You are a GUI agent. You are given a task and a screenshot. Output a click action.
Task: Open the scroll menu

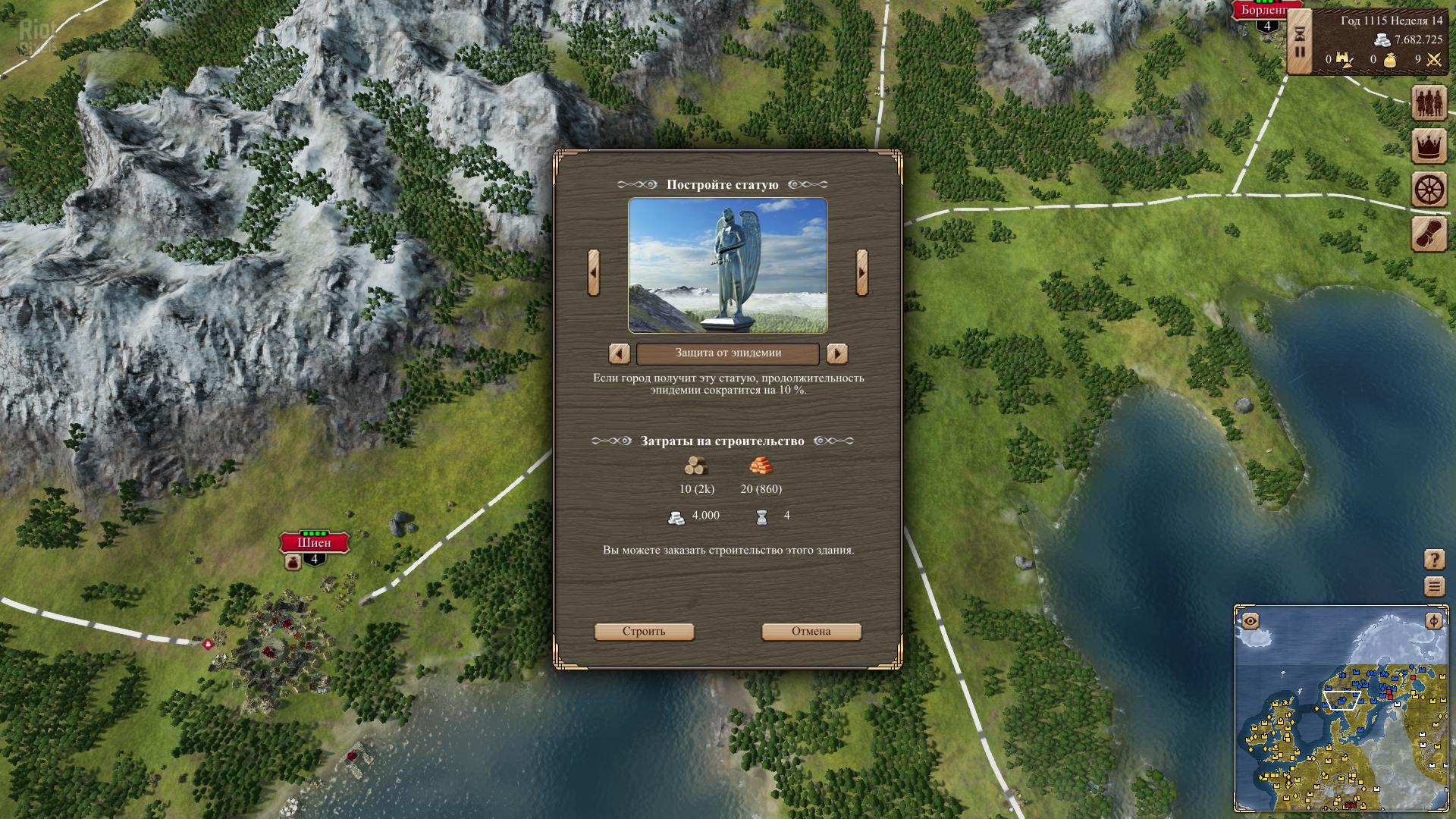pyautogui.click(x=1429, y=234)
